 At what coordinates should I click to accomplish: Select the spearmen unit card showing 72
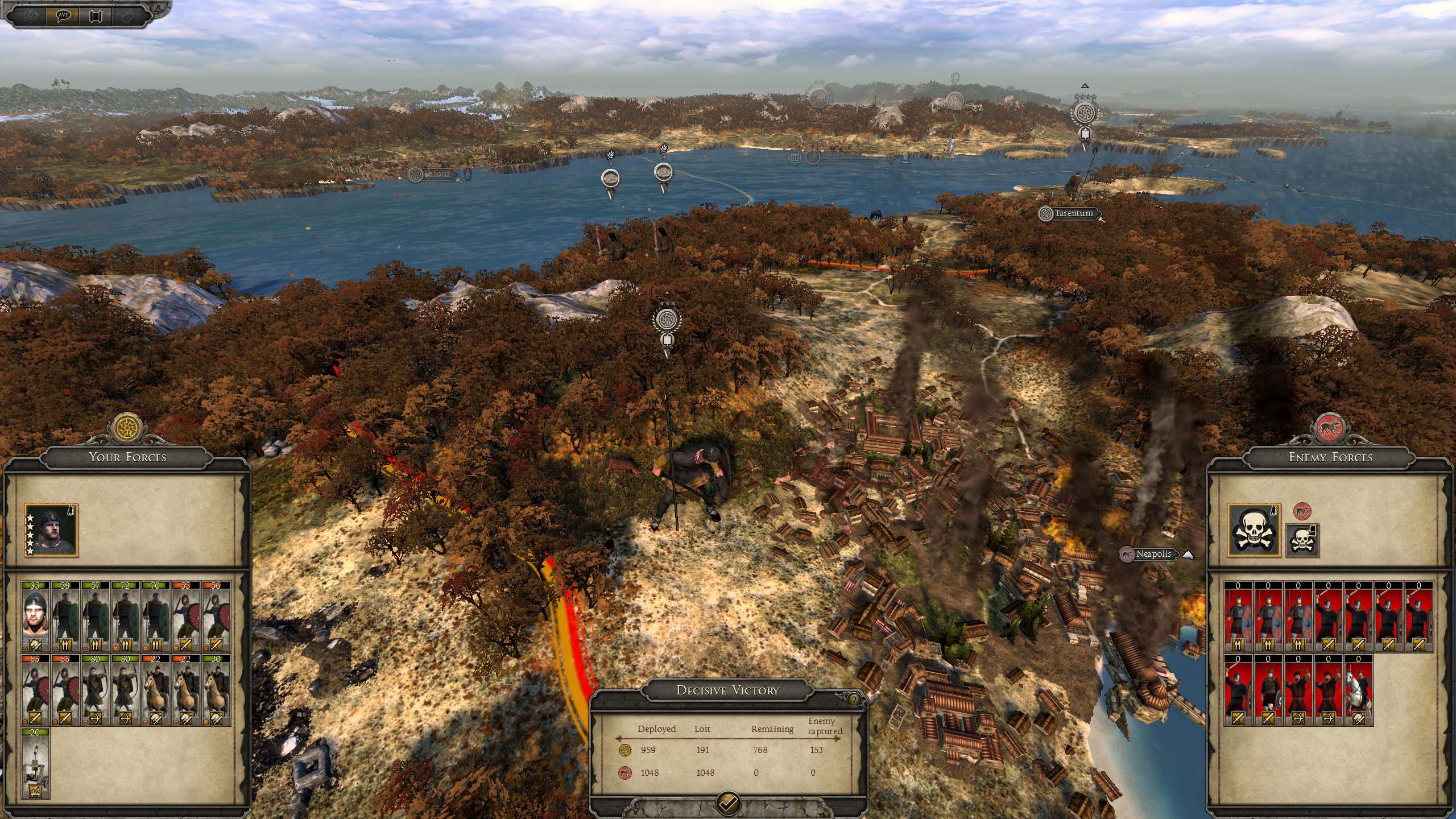click(x=125, y=616)
